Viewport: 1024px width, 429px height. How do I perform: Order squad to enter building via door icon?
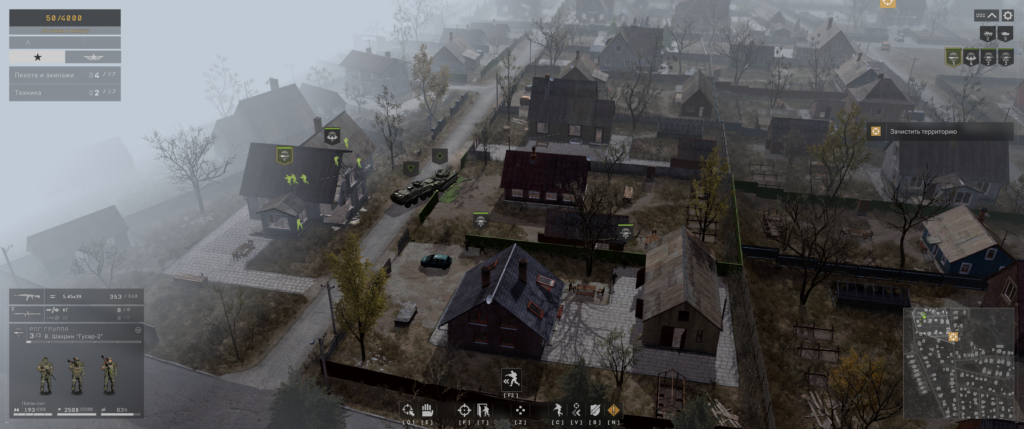482,410
